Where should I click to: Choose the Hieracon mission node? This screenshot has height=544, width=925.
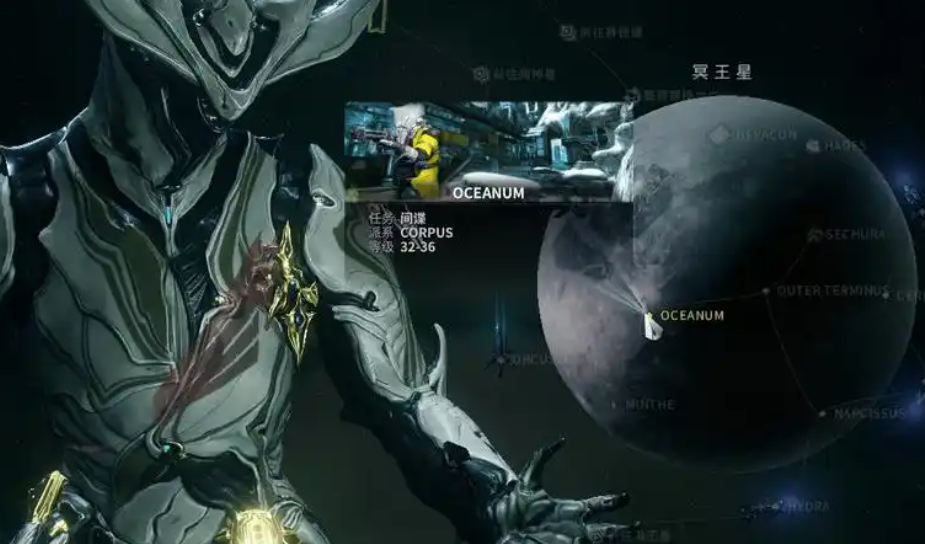719,134
